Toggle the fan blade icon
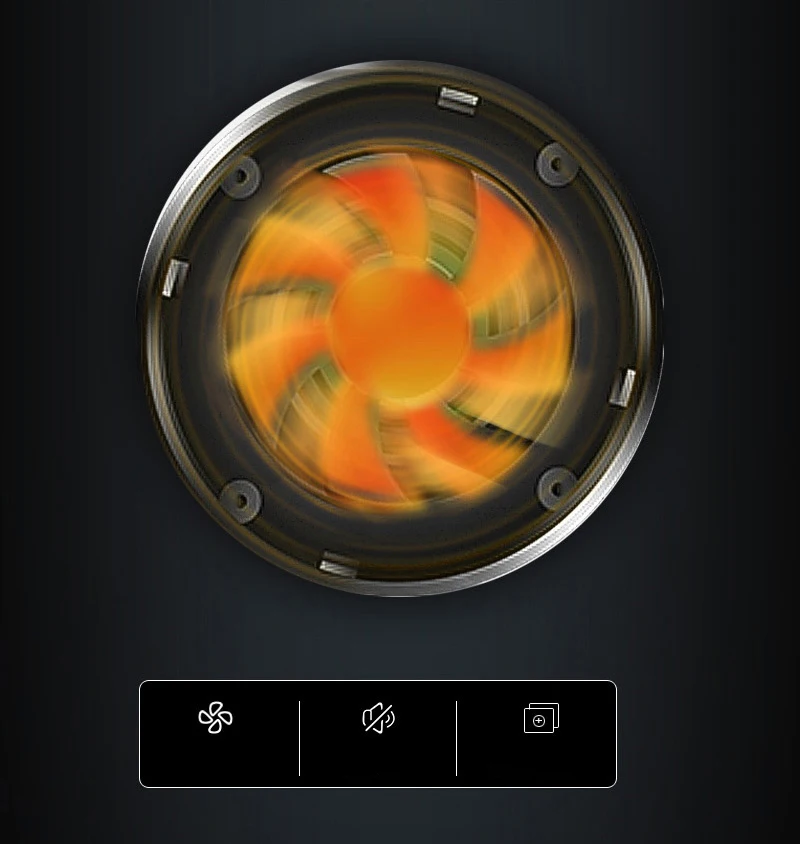 (x=216, y=718)
